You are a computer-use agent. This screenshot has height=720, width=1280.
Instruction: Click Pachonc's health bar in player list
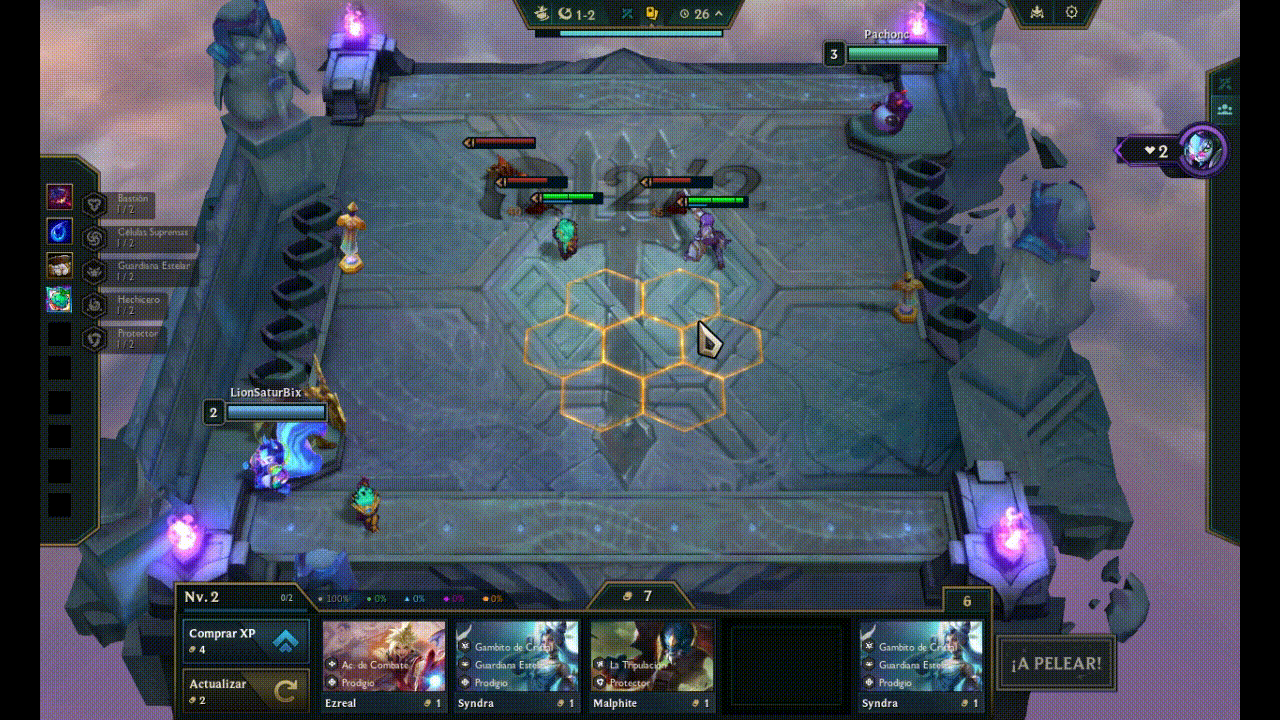(x=895, y=52)
